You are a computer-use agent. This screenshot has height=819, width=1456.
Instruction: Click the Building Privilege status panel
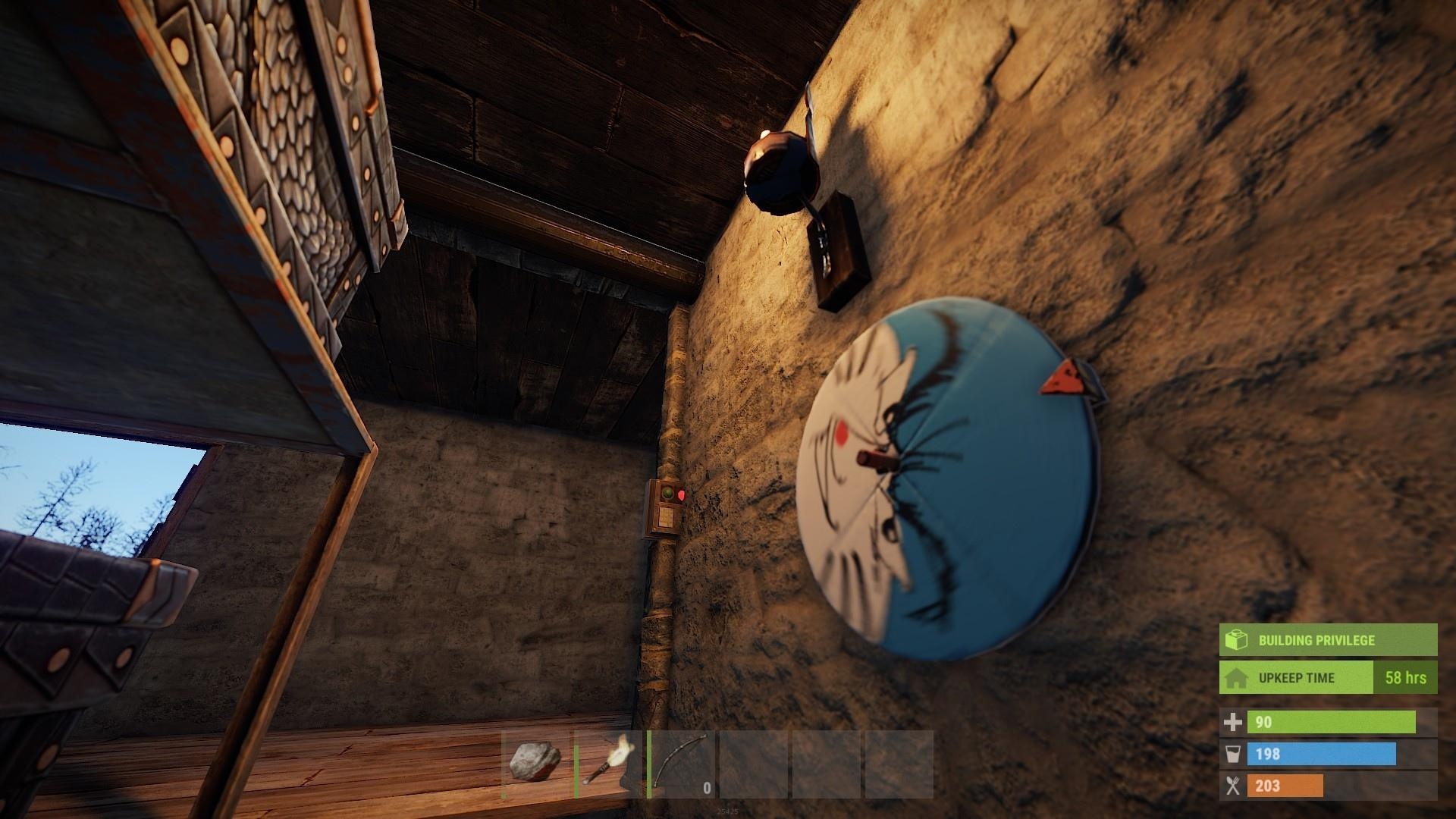click(x=1327, y=640)
